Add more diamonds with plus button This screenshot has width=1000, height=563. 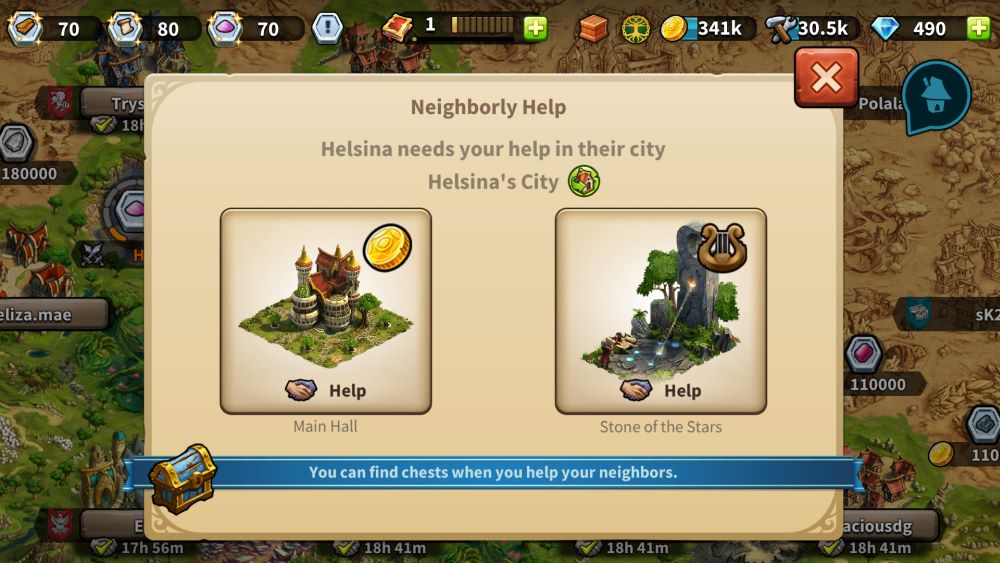pos(978,28)
